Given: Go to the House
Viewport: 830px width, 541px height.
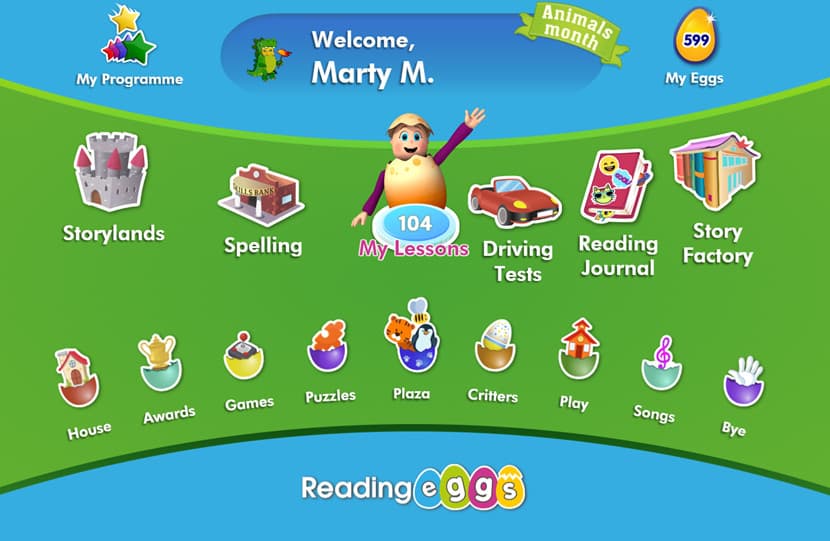Looking at the screenshot, I should 79,377.
